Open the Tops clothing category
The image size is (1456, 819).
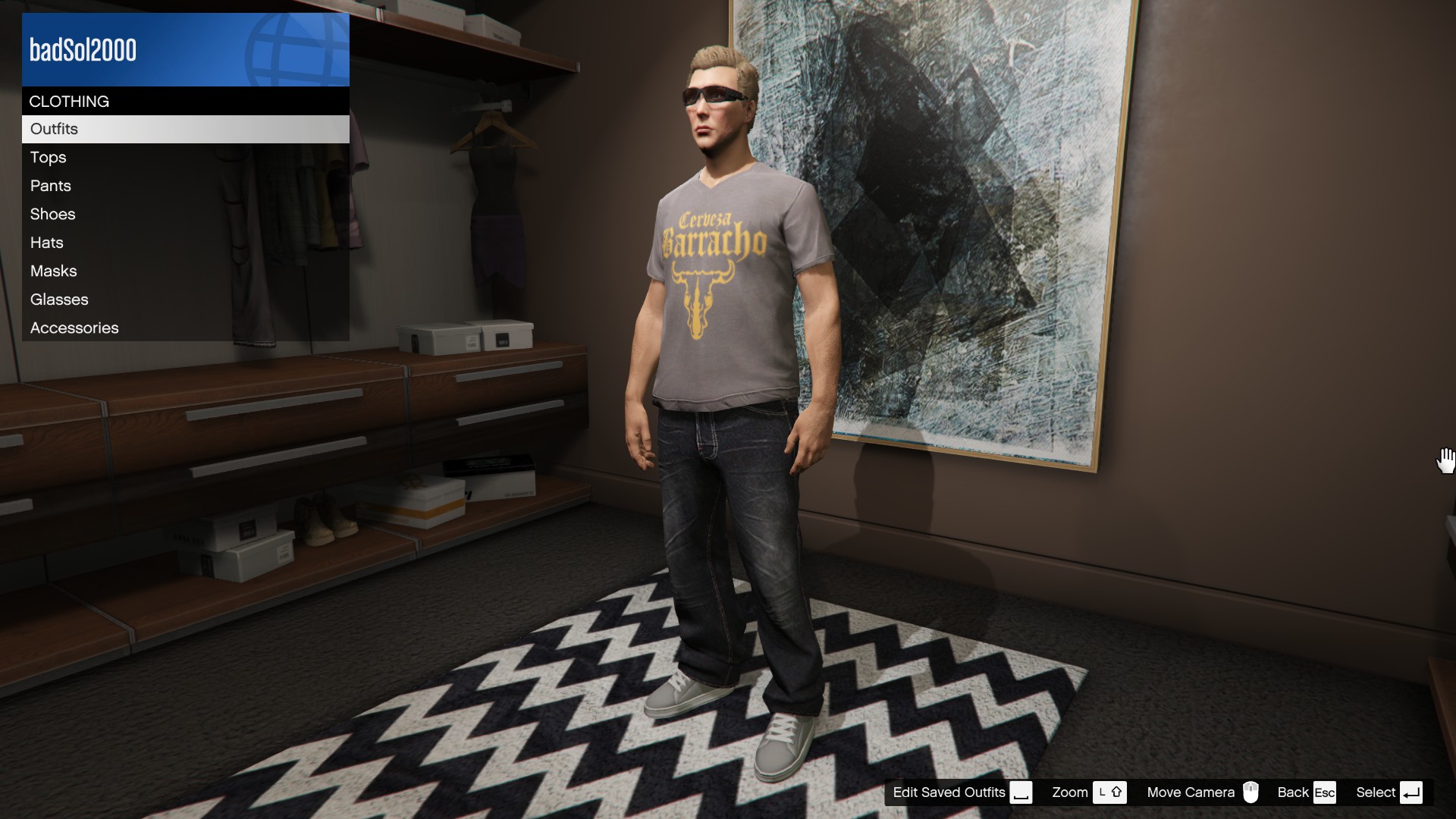coord(185,158)
